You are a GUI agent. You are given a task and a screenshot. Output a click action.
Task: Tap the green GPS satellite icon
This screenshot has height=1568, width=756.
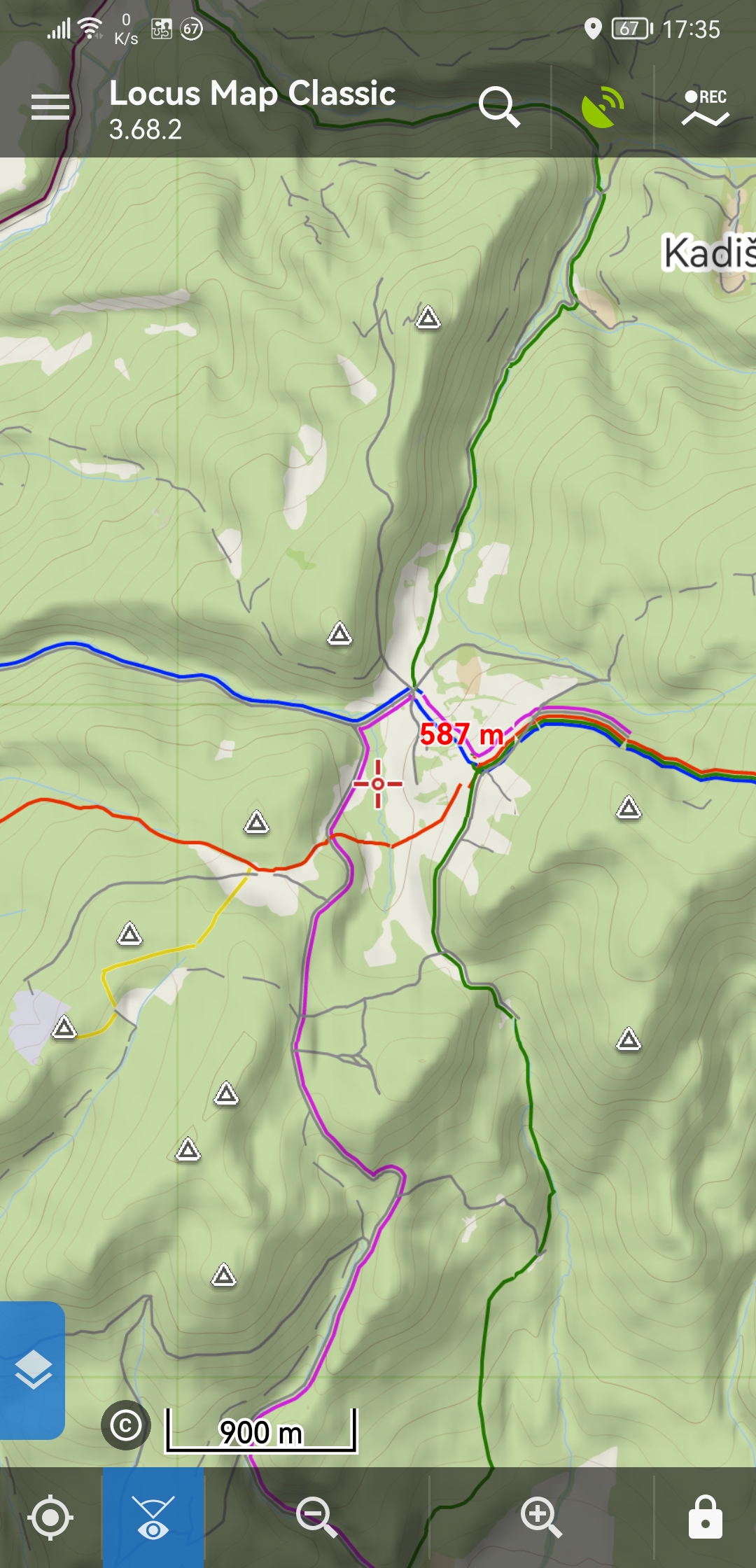602,107
